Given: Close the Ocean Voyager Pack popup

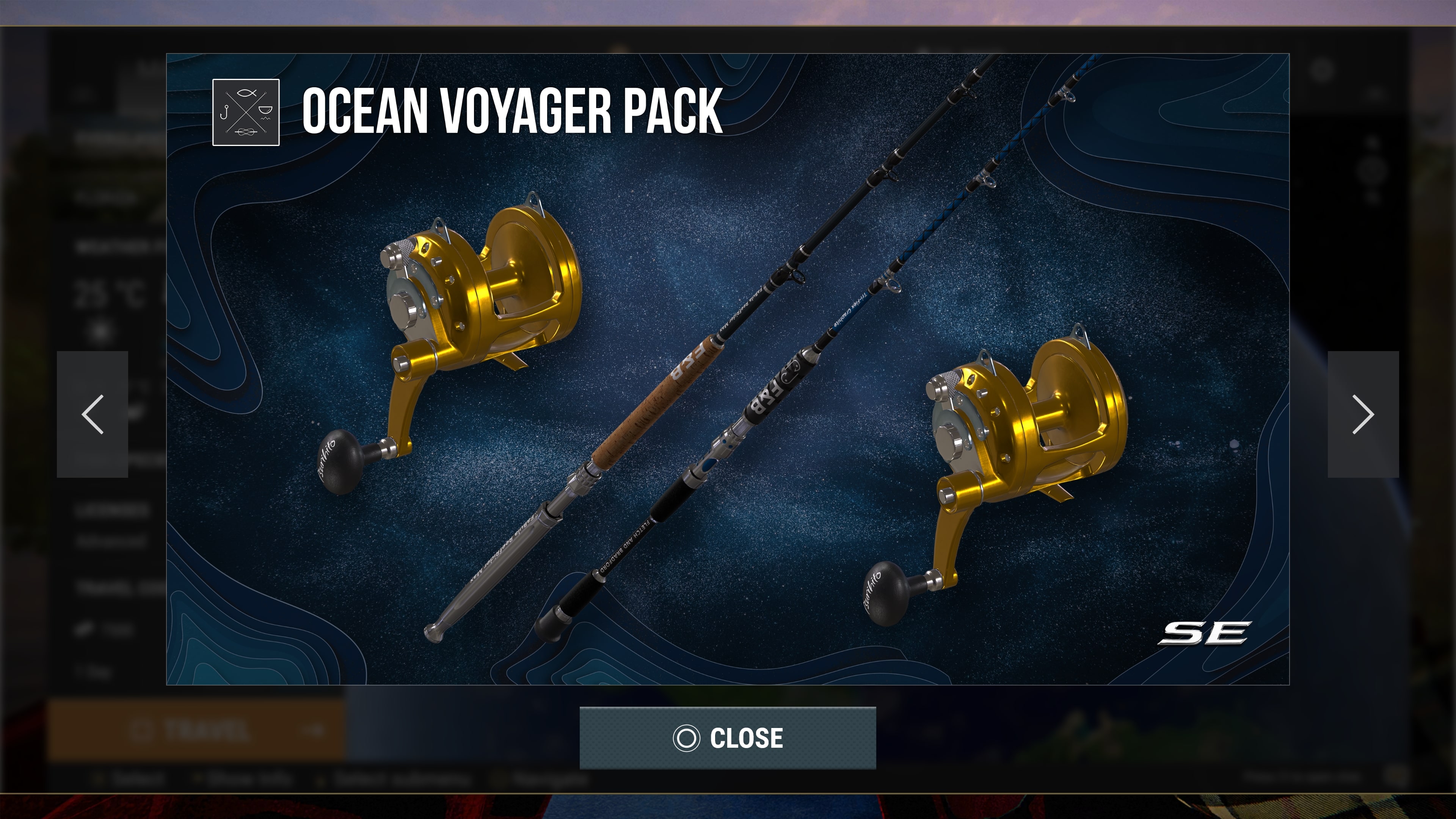Looking at the screenshot, I should 728,737.
